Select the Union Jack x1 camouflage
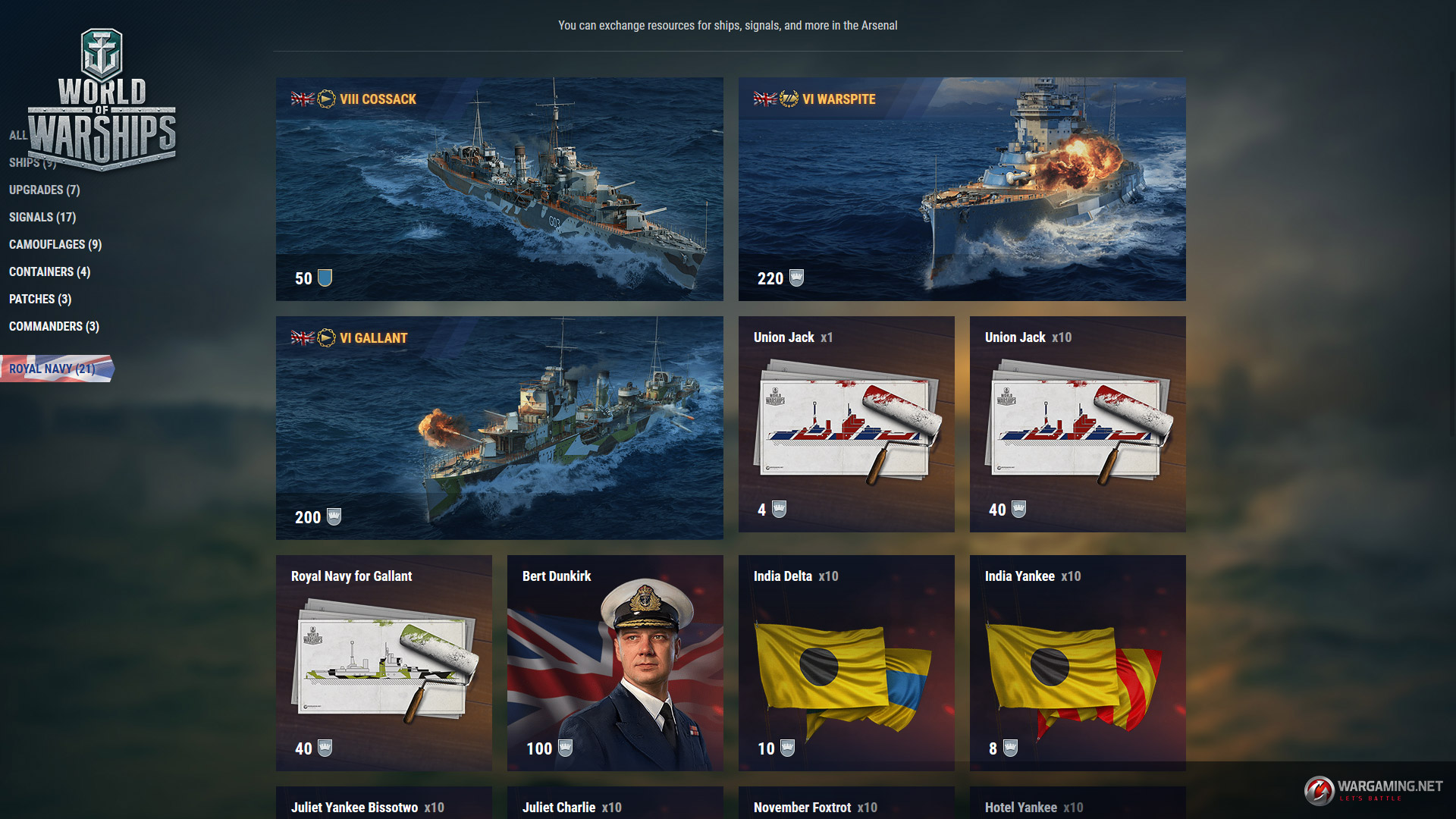The height and width of the screenshot is (819, 1456). point(846,424)
